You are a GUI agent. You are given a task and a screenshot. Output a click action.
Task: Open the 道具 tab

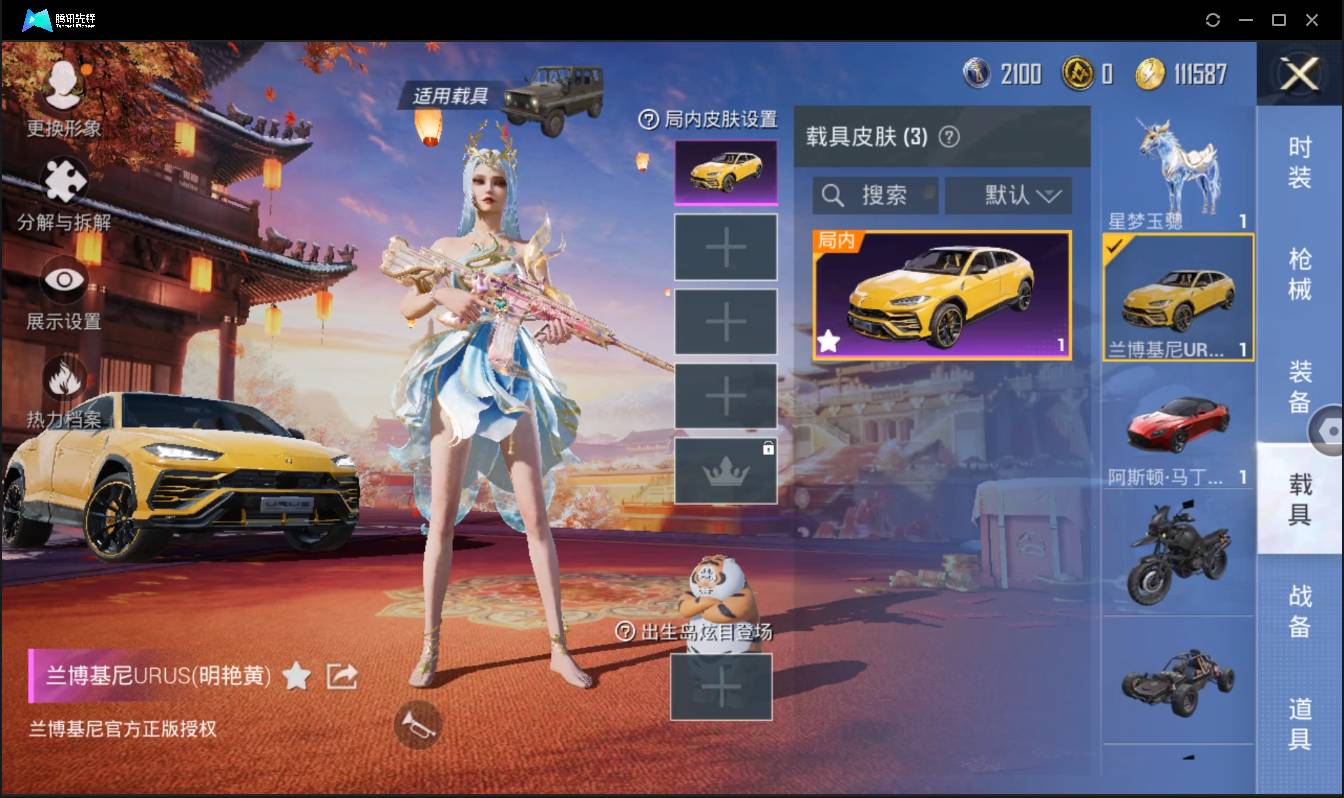(1300, 721)
